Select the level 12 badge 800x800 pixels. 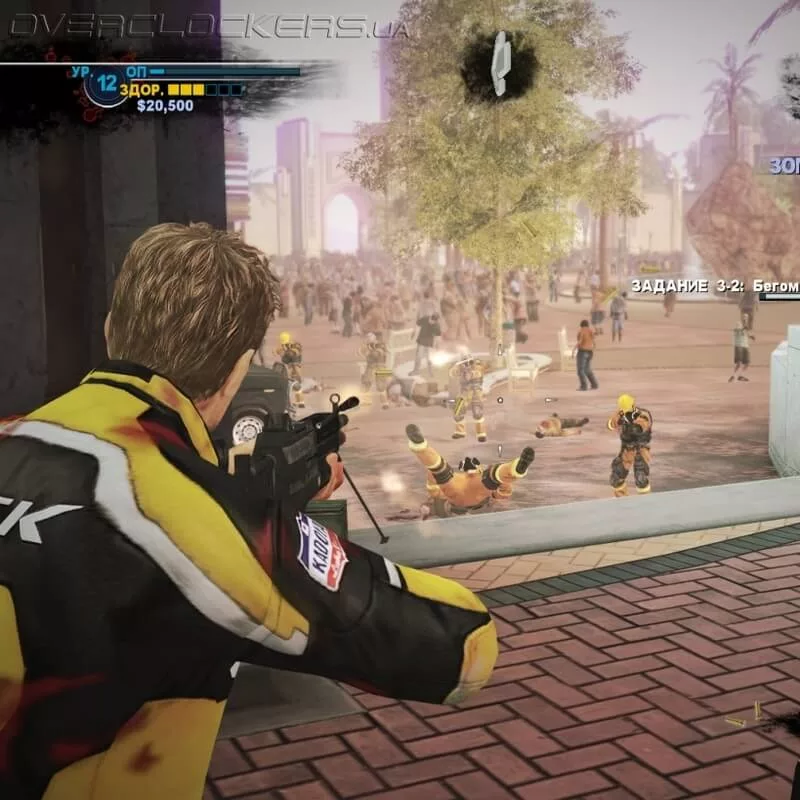[x=107, y=86]
